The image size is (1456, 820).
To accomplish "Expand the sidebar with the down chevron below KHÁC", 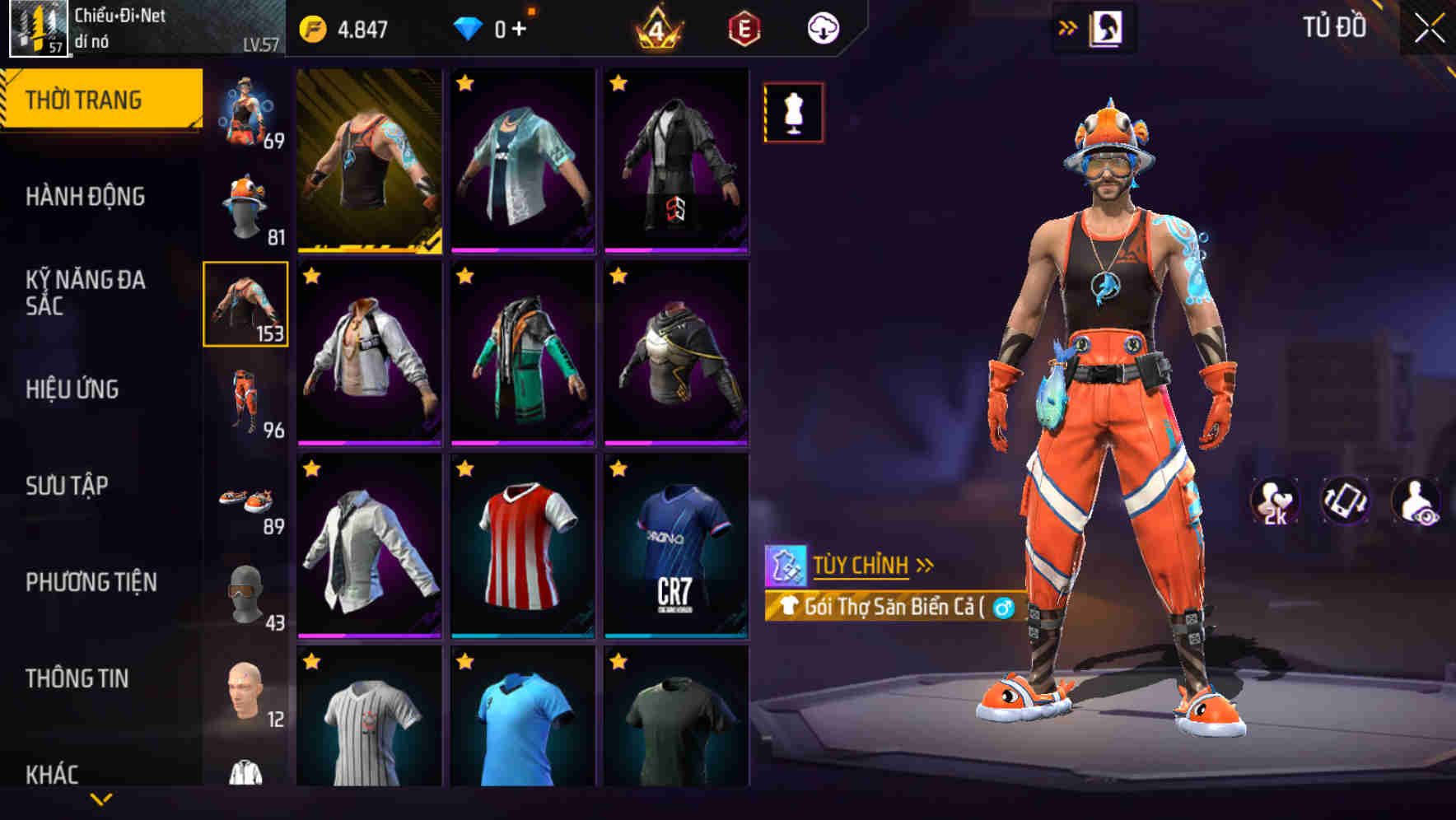I will [x=100, y=799].
